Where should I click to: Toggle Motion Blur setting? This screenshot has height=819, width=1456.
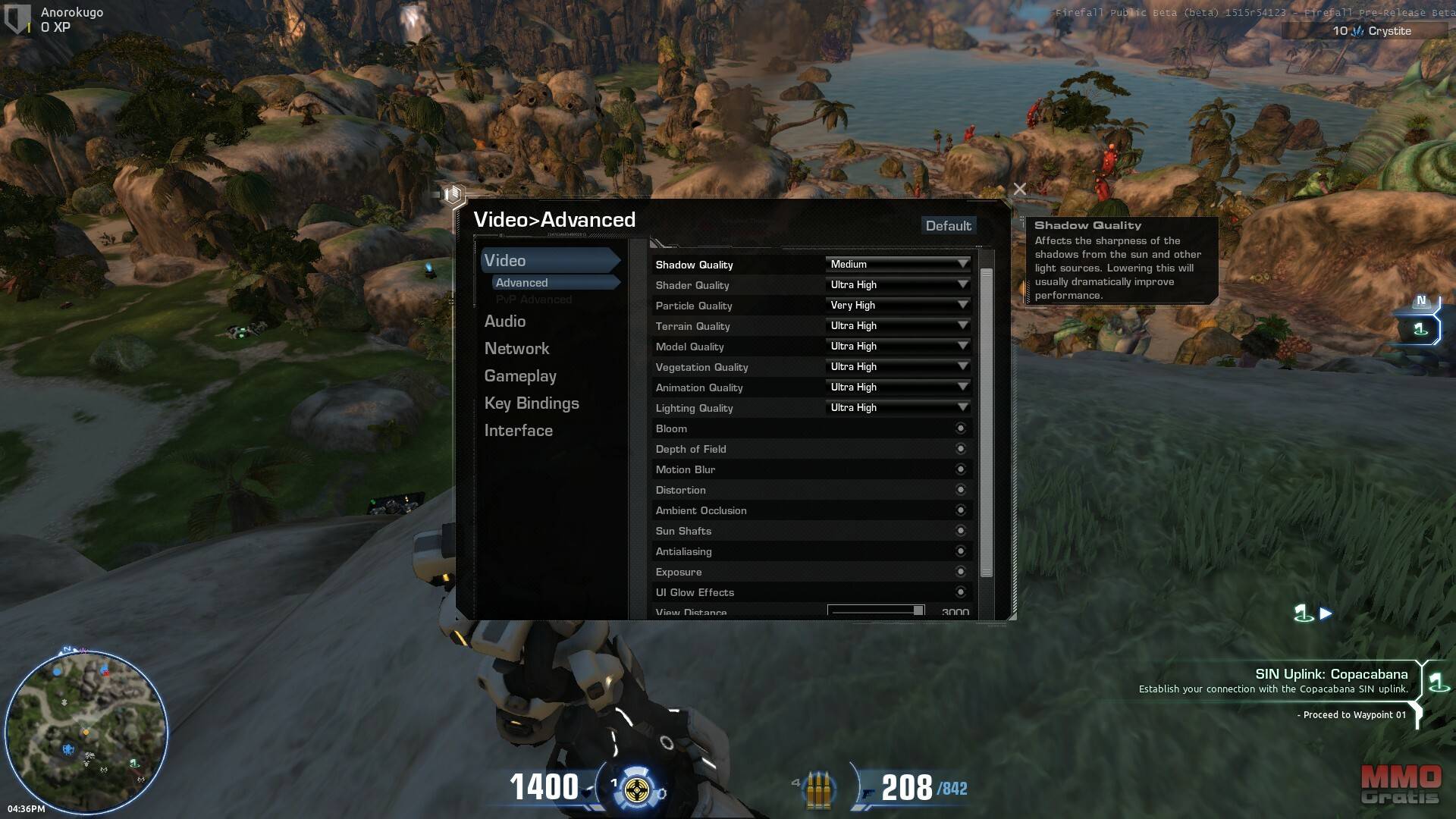point(960,469)
